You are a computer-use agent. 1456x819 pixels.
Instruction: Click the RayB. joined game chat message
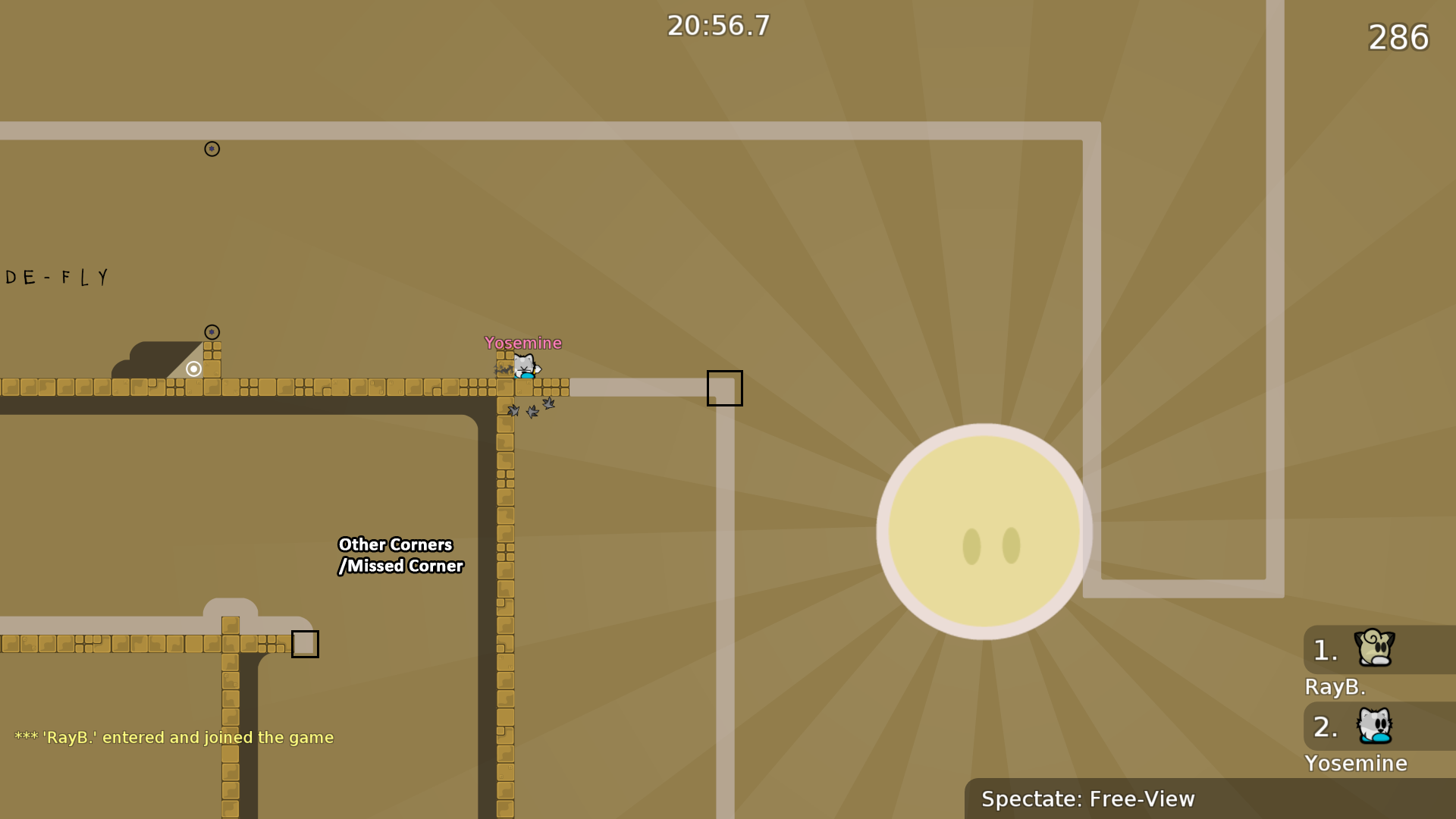(173, 736)
